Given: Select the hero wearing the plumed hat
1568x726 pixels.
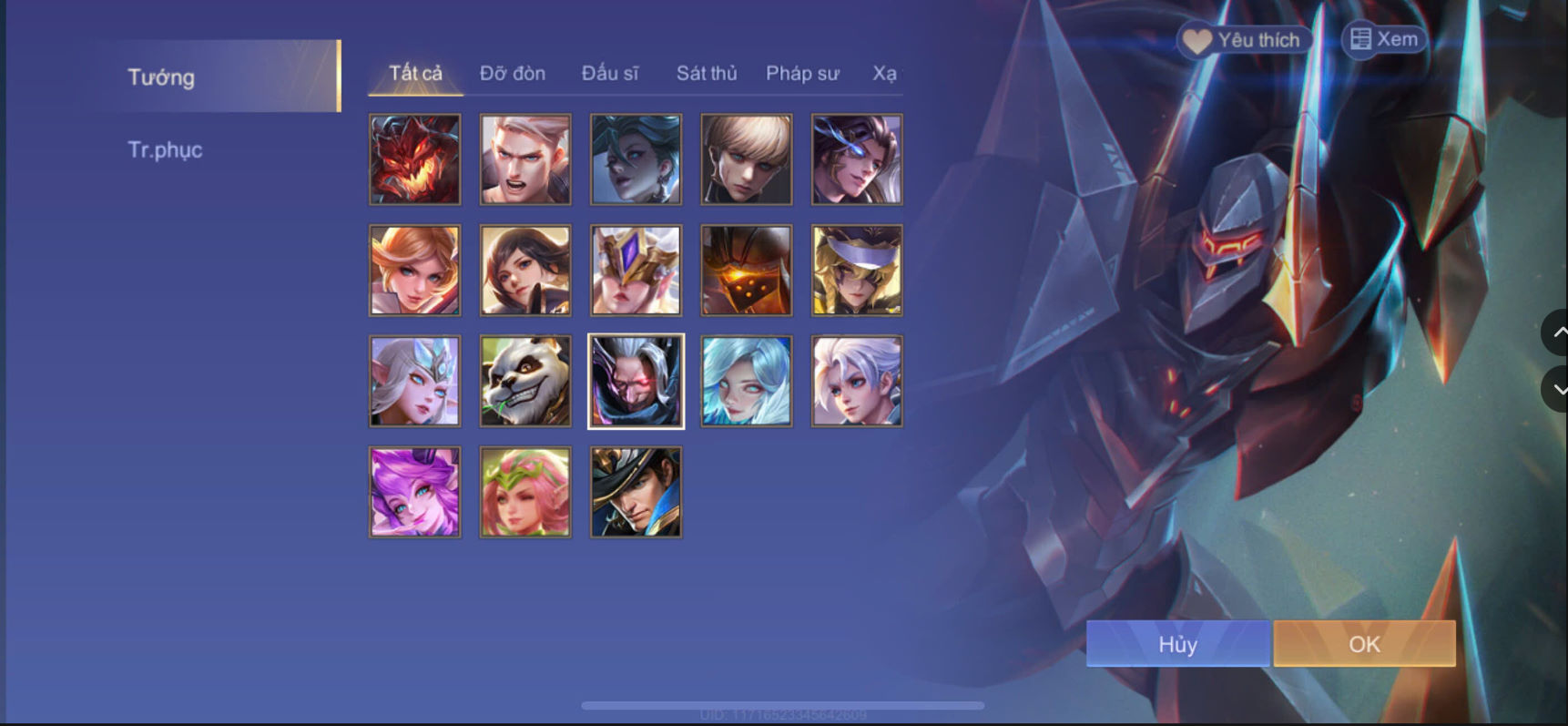Looking at the screenshot, I should [x=636, y=492].
